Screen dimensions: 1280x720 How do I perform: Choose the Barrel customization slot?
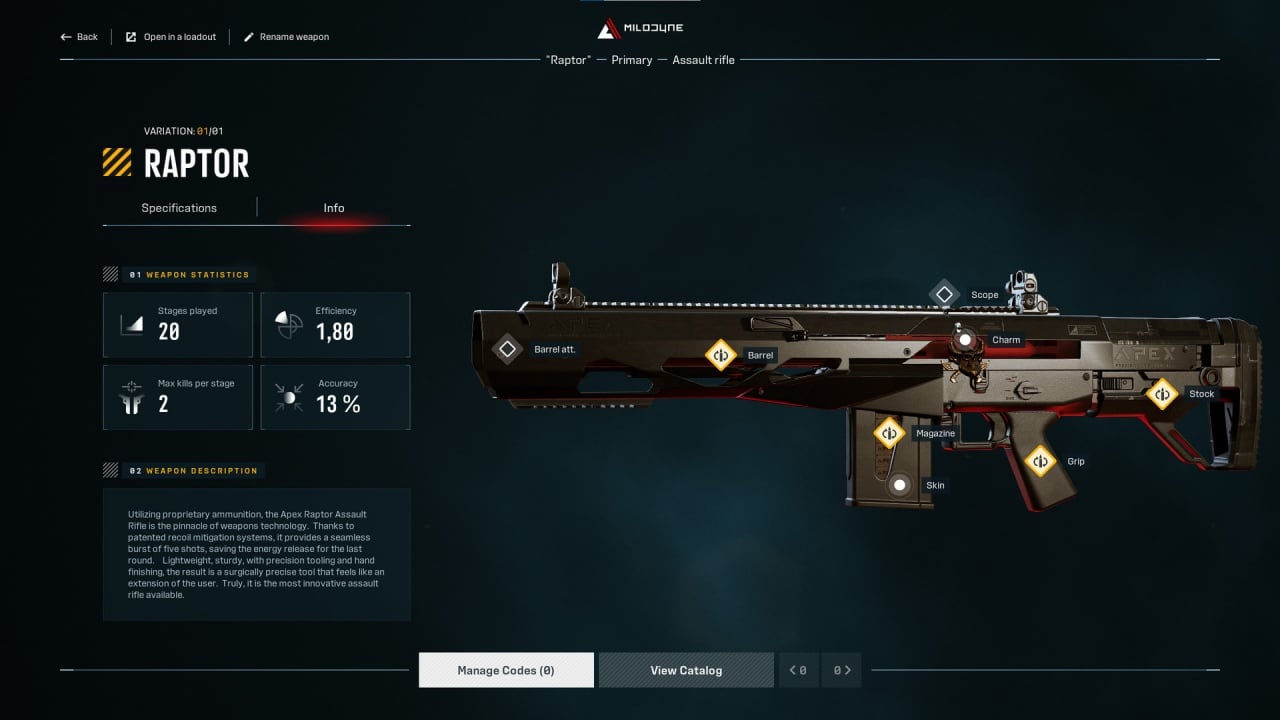(x=721, y=355)
